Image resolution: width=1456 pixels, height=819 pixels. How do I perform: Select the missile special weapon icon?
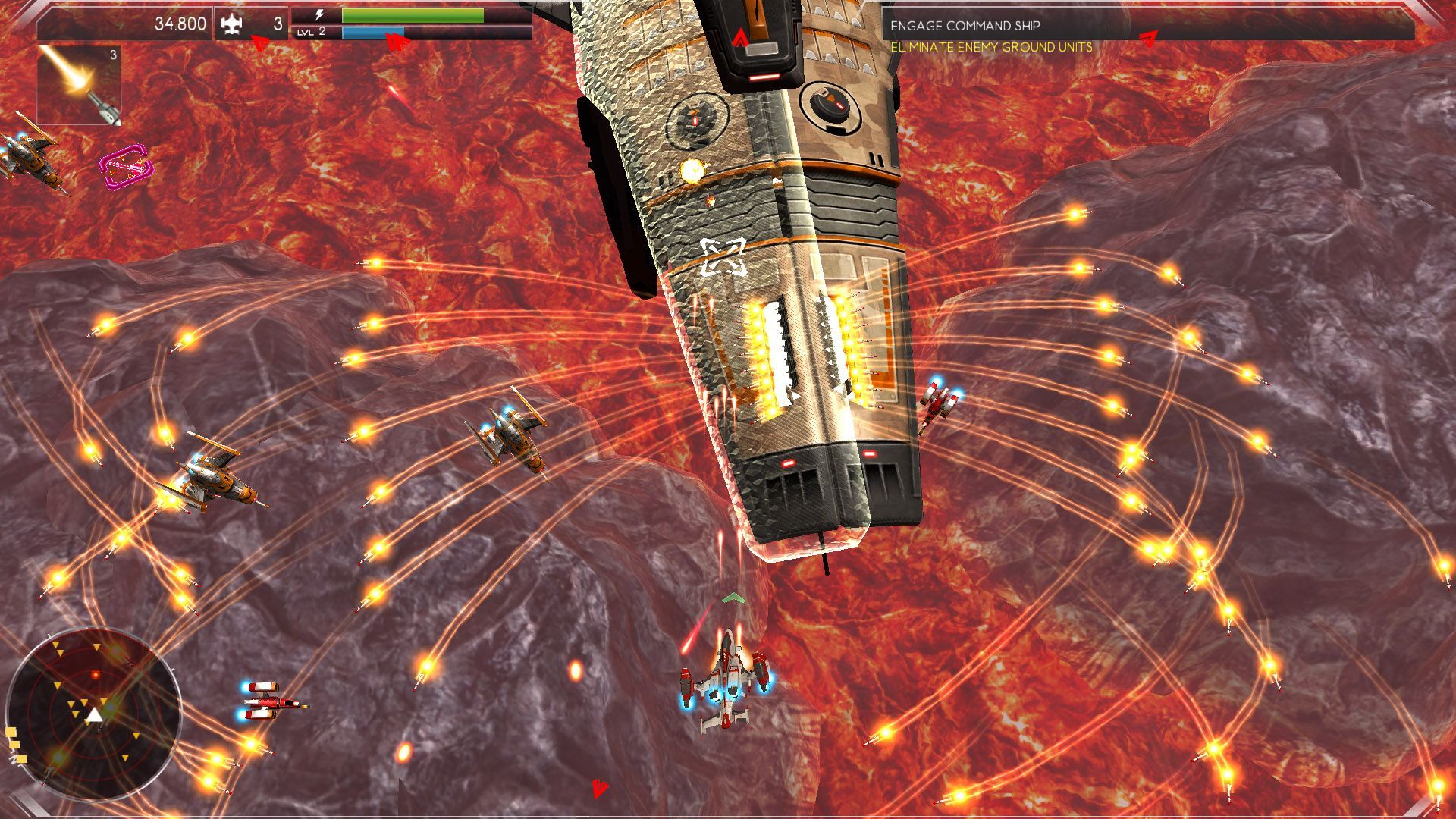click(x=79, y=85)
